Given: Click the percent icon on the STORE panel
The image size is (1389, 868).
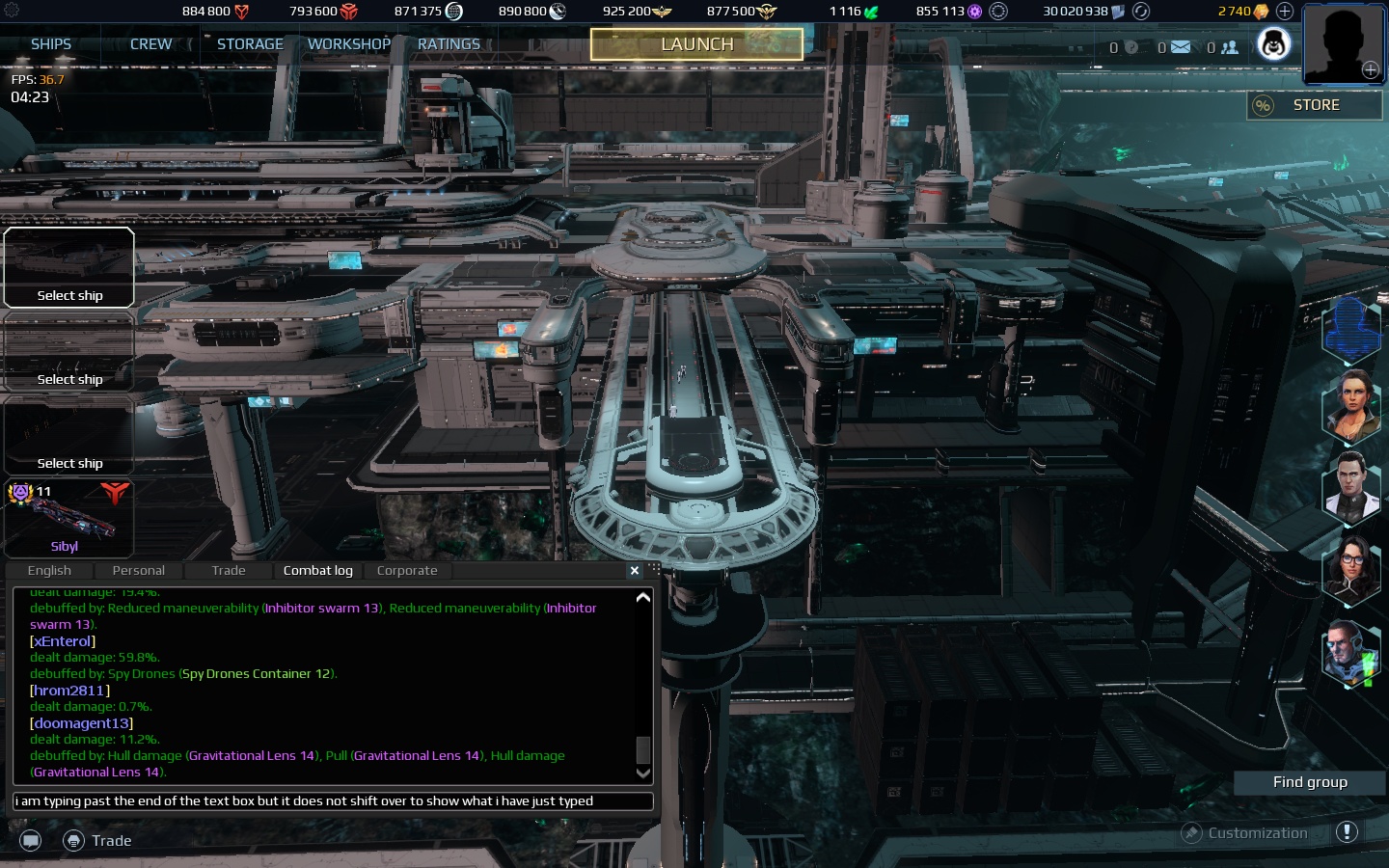Looking at the screenshot, I should [1264, 106].
